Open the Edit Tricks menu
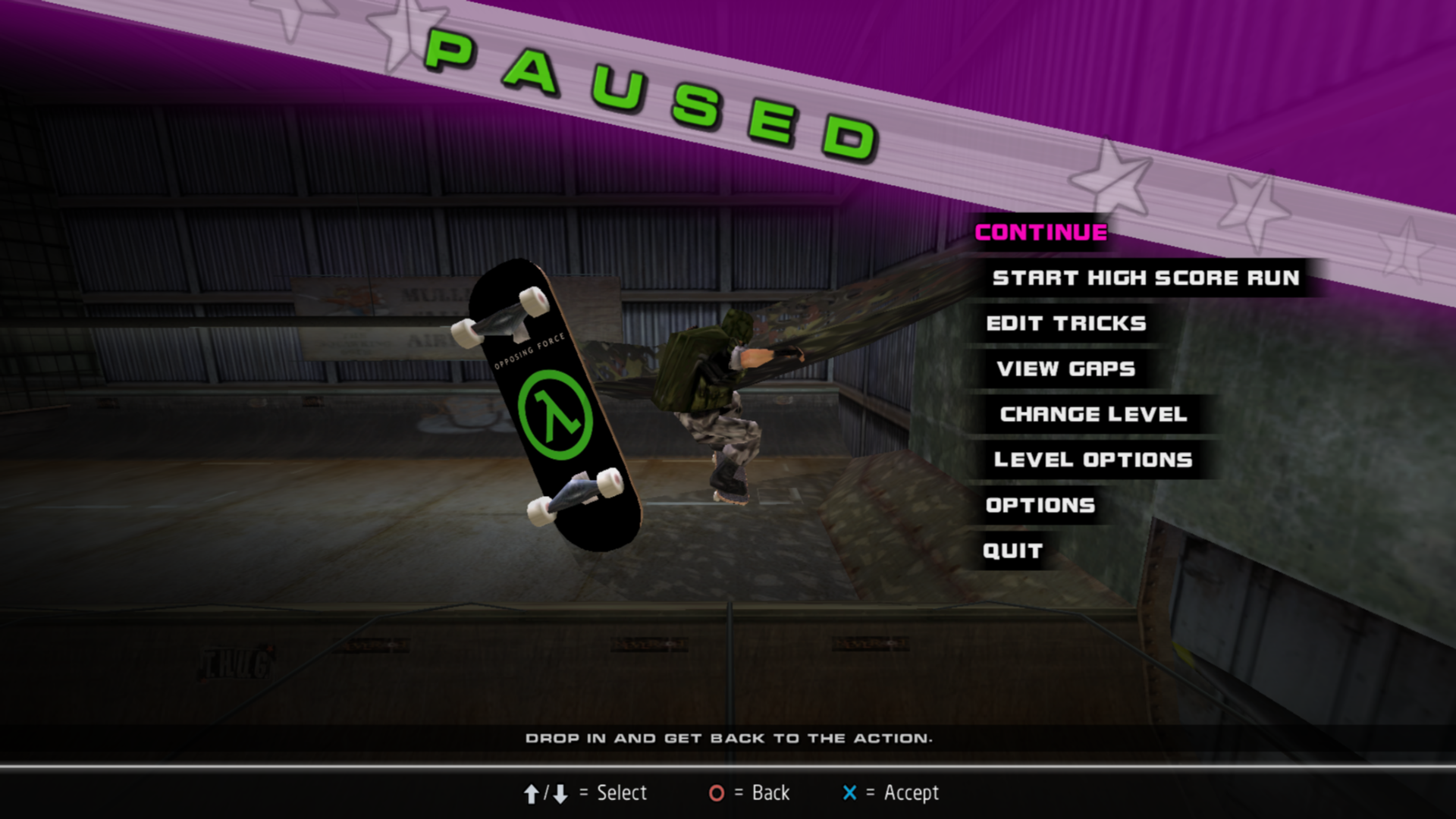The image size is (1456, 819). 1065,324
